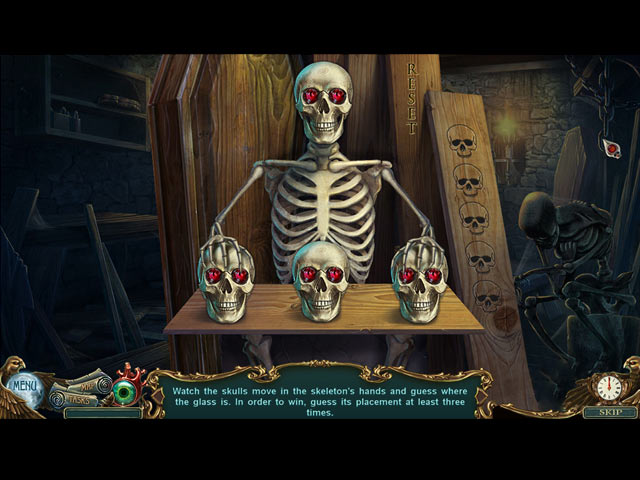Open the Tasks scroll
Image resolution: width=640 pixels, height=480 pixels.
click(x=78, y=399)
